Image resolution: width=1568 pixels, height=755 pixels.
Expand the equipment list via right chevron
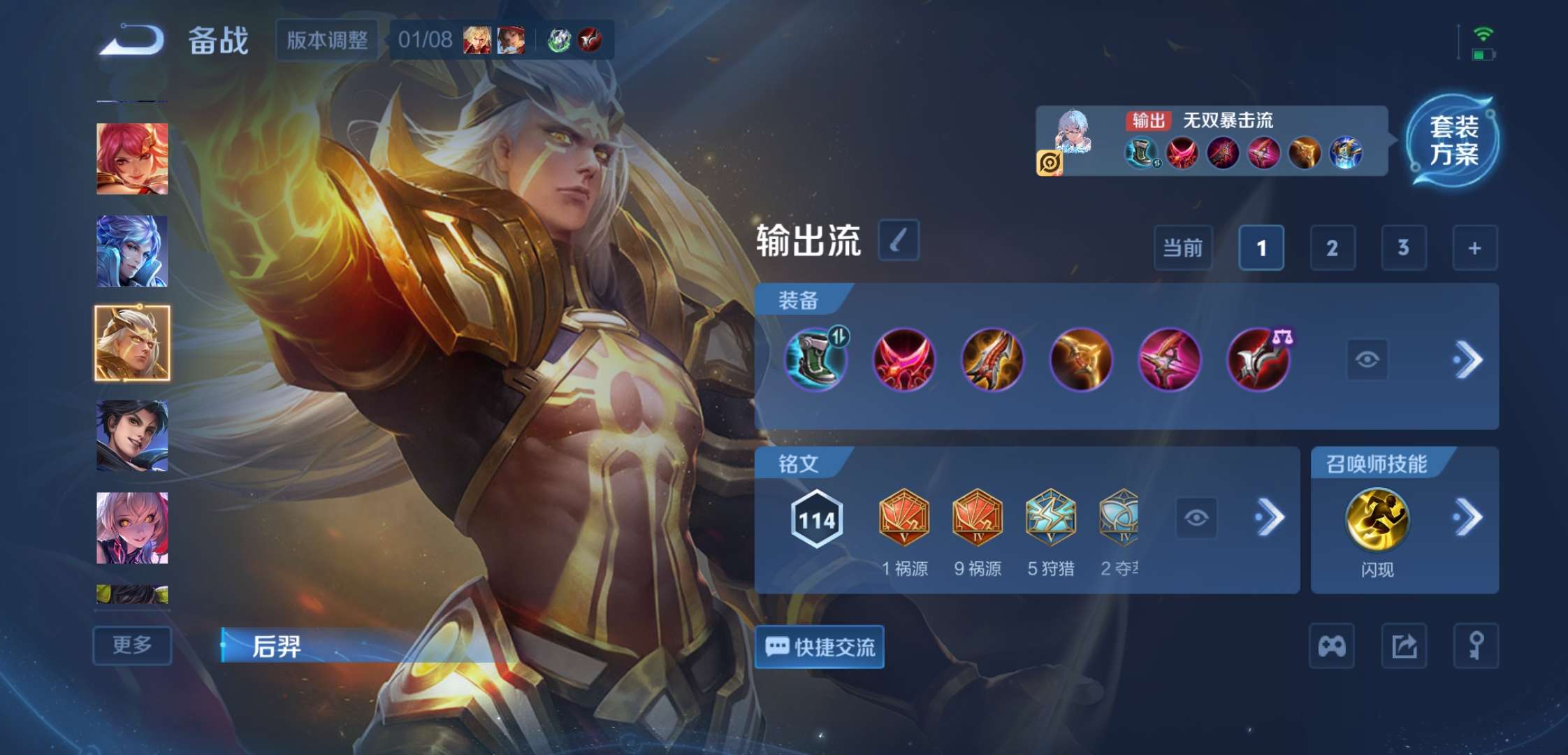[1469, 359]
